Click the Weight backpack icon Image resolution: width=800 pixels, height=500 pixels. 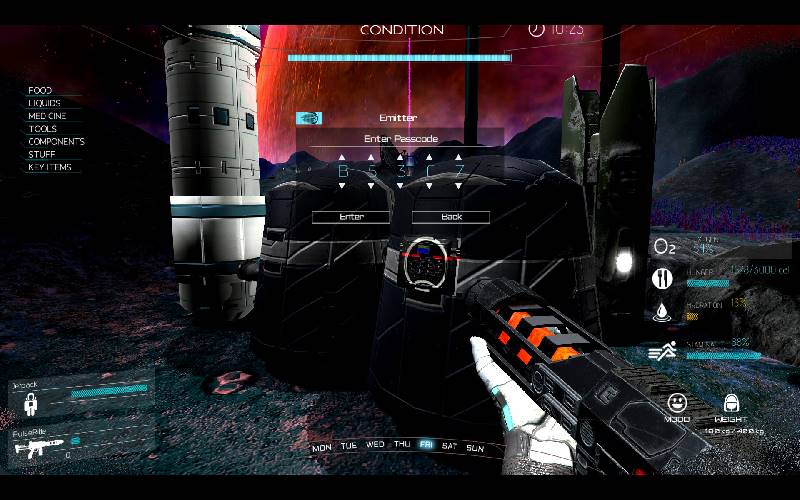click(x=732, y=403)
